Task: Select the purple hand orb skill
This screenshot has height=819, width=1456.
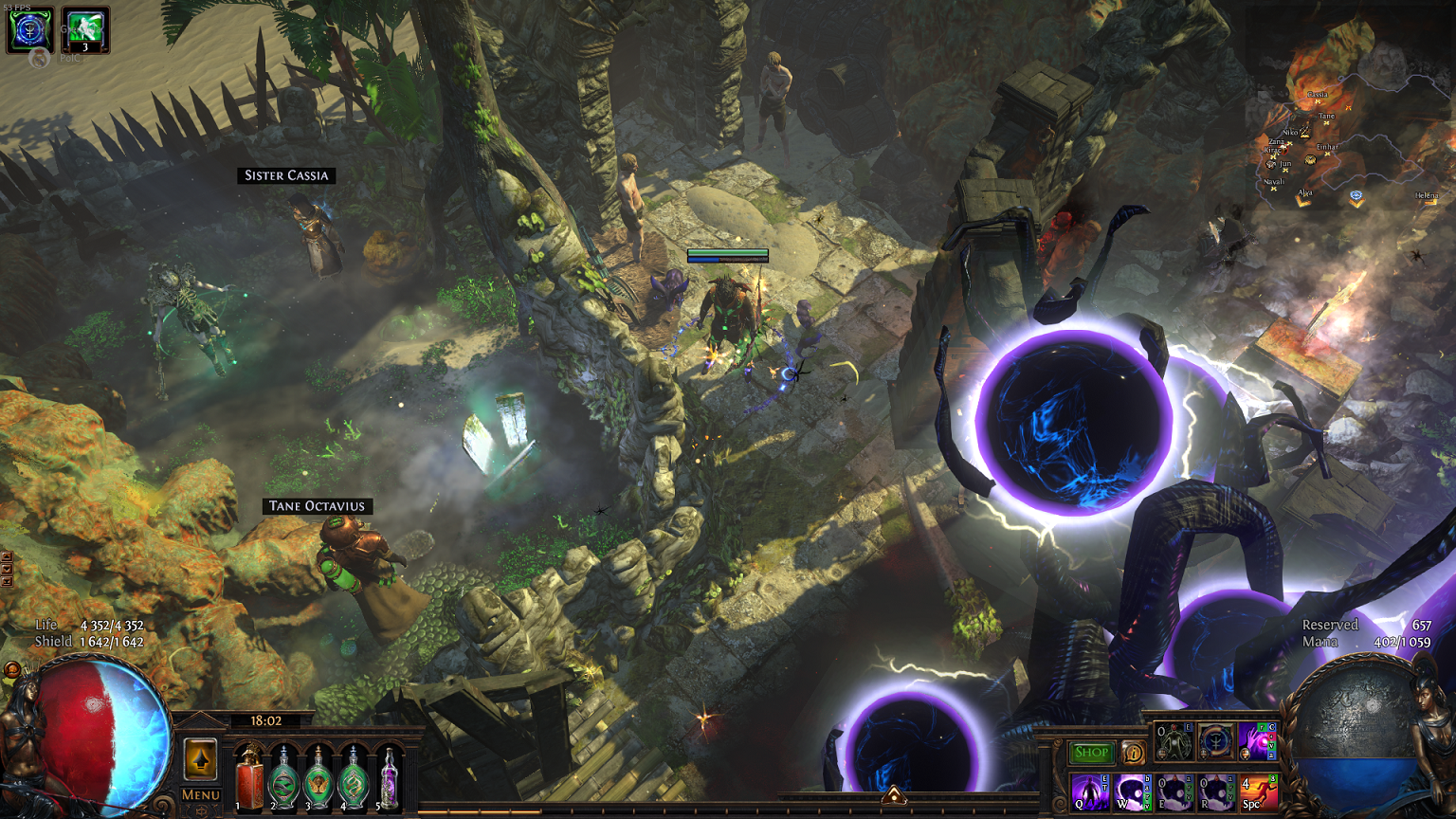Action: click(x=1258, y=741)
